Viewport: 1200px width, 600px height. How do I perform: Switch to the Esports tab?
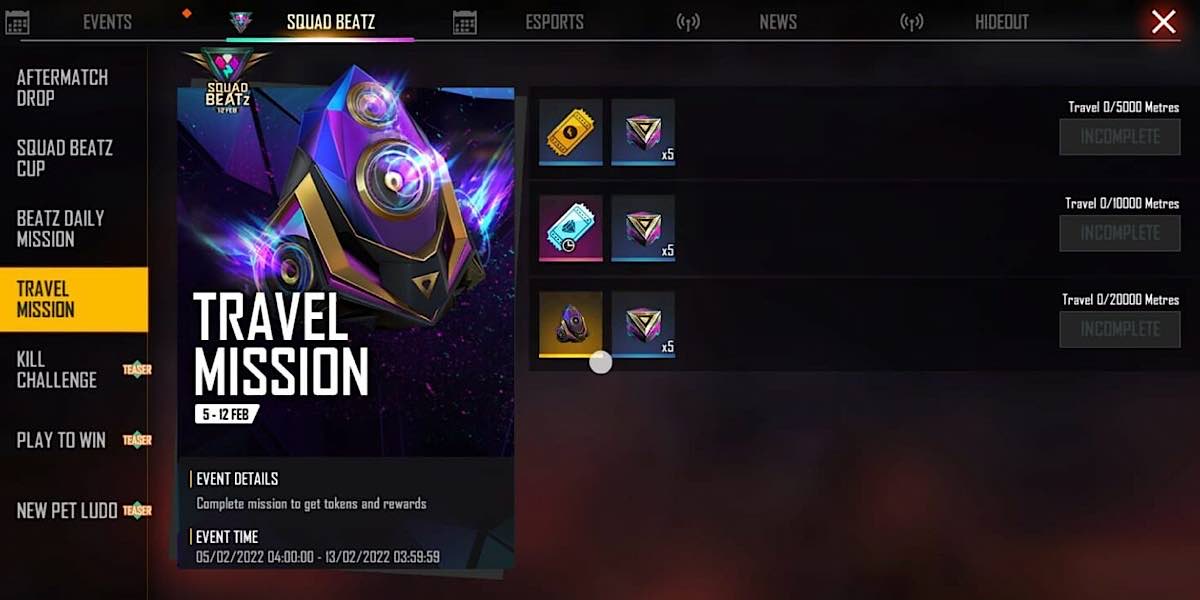554,22
